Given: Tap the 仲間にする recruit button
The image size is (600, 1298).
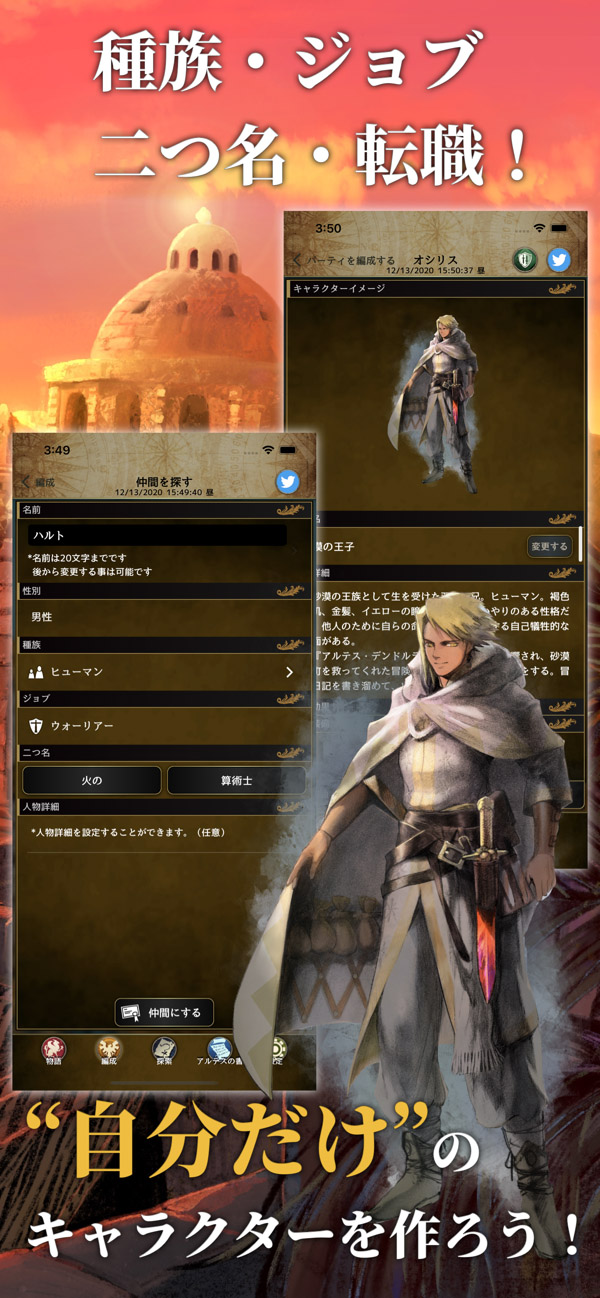Looking at the screenshot, I should click(165, 1012).
